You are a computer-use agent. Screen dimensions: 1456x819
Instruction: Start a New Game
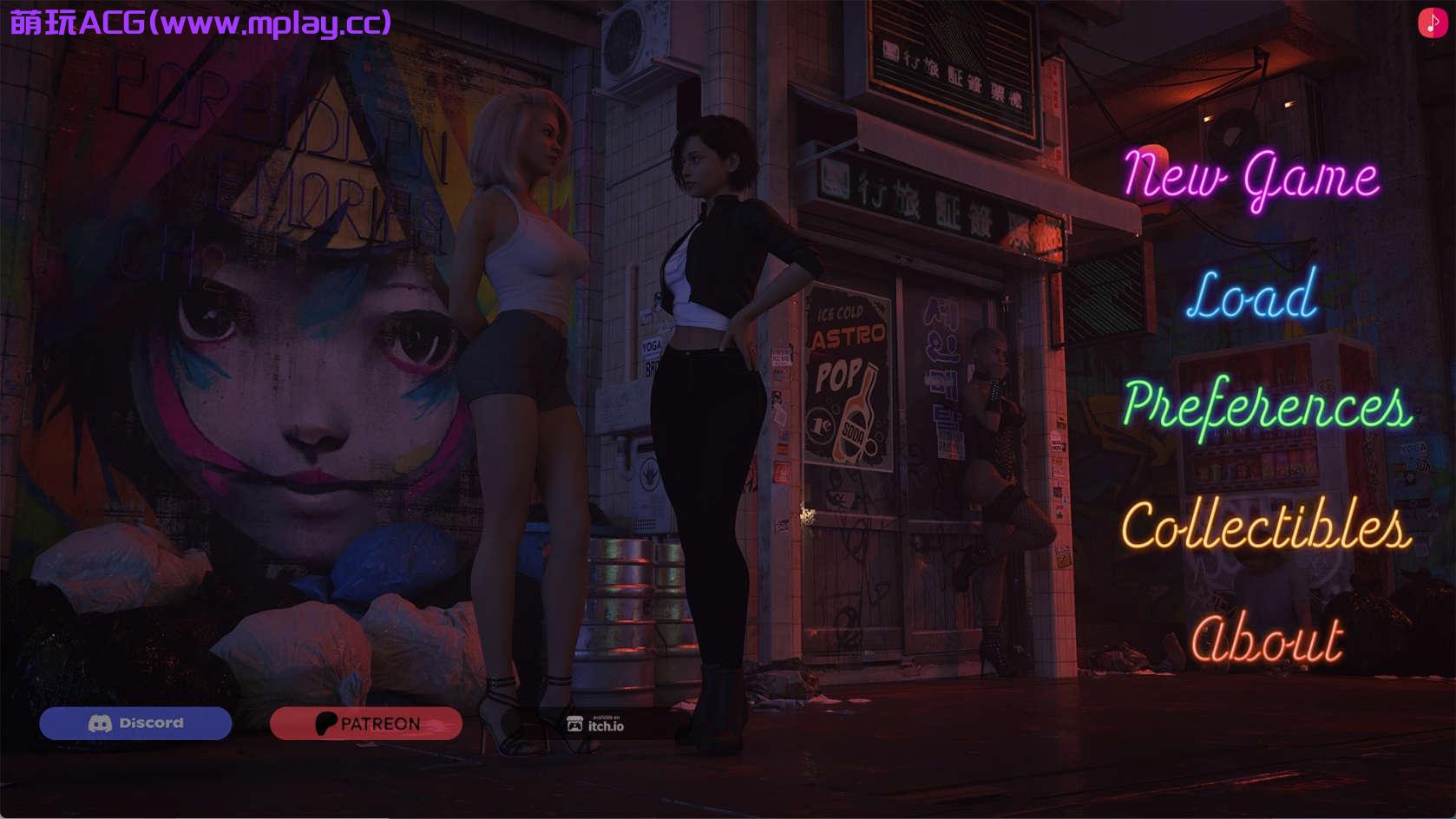click(1250, 177)
